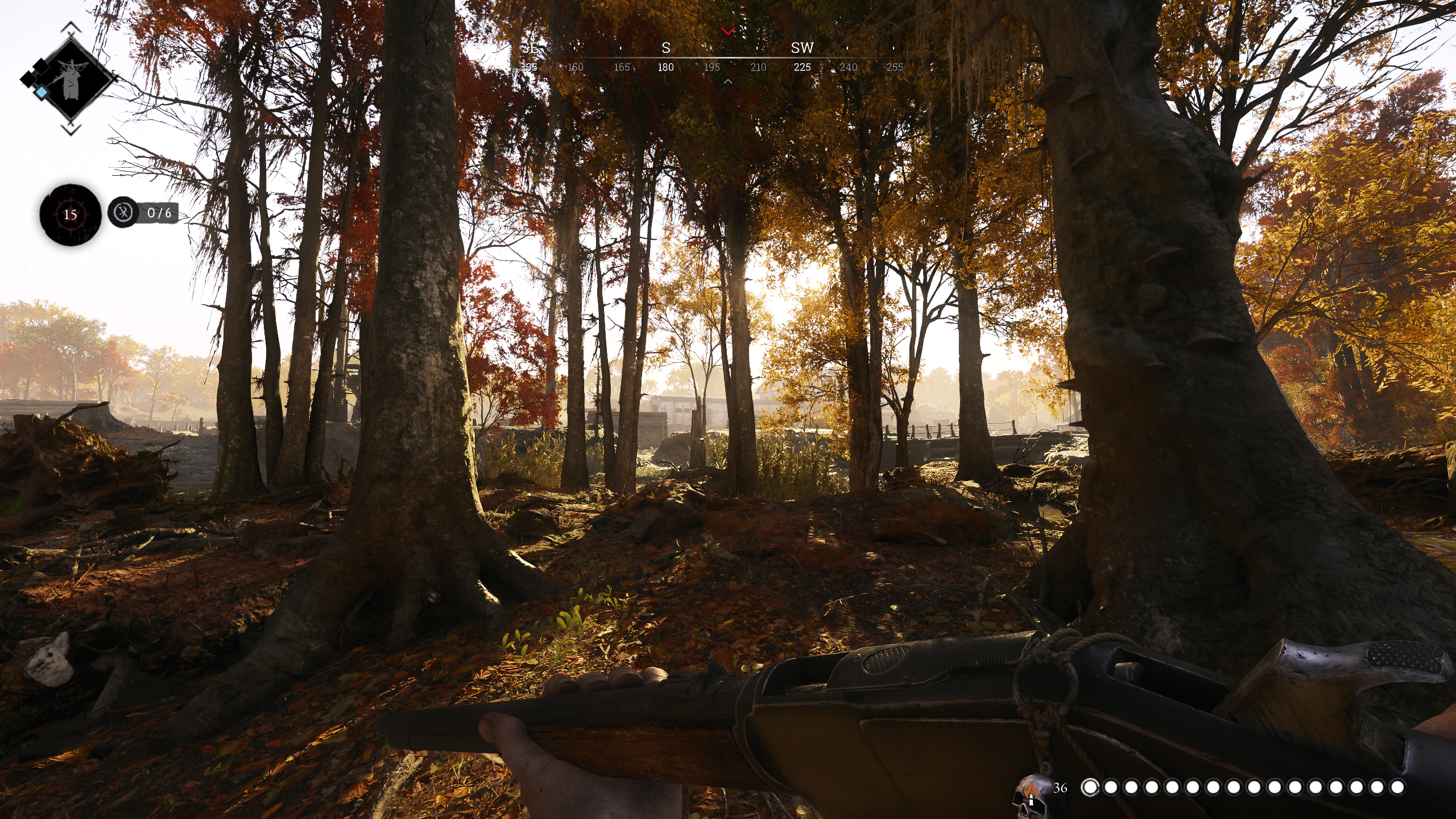Click the 225 number on the compass ruler

coord(803,67)
